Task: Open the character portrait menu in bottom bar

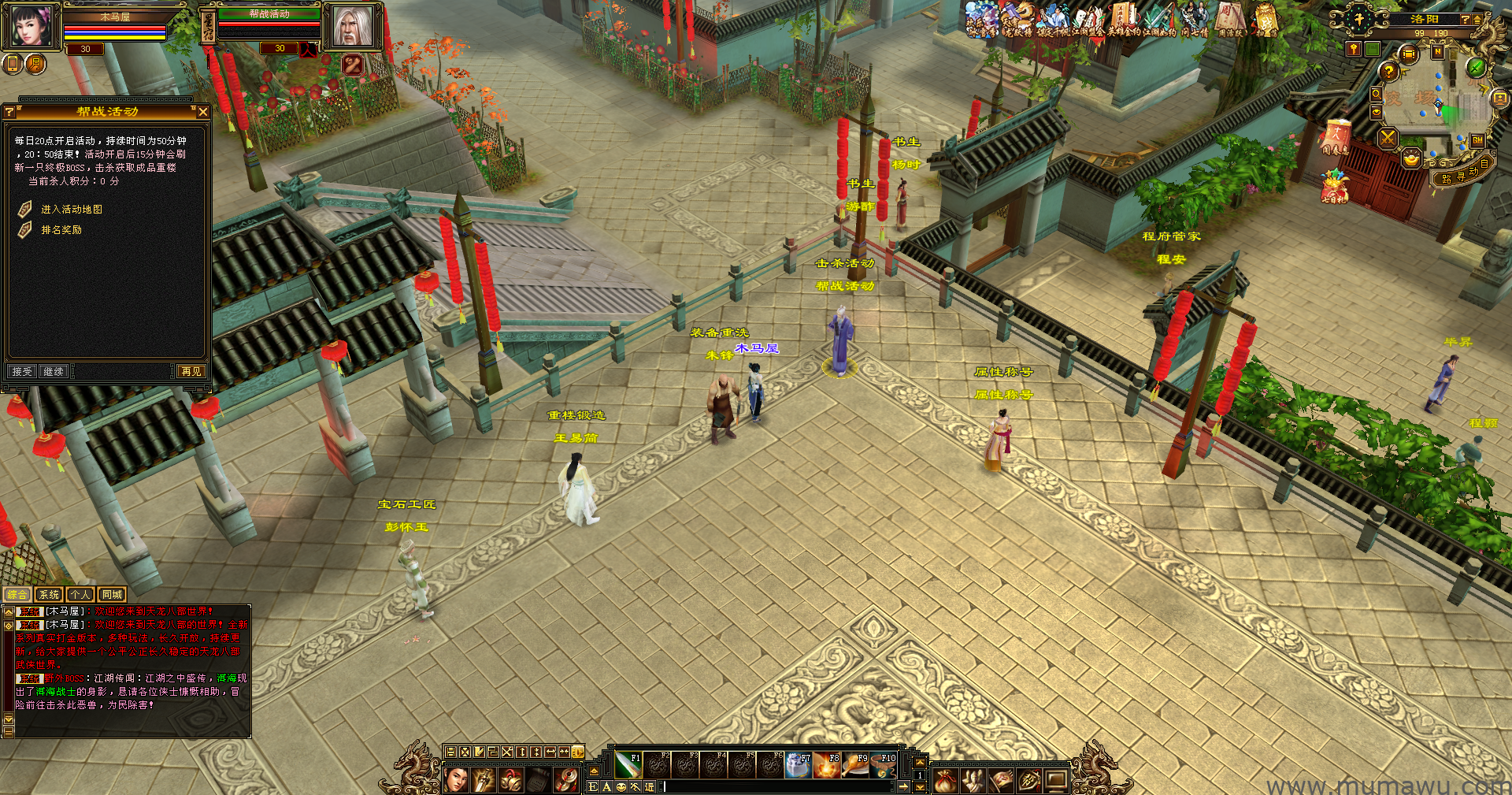Action: (456, 780)
